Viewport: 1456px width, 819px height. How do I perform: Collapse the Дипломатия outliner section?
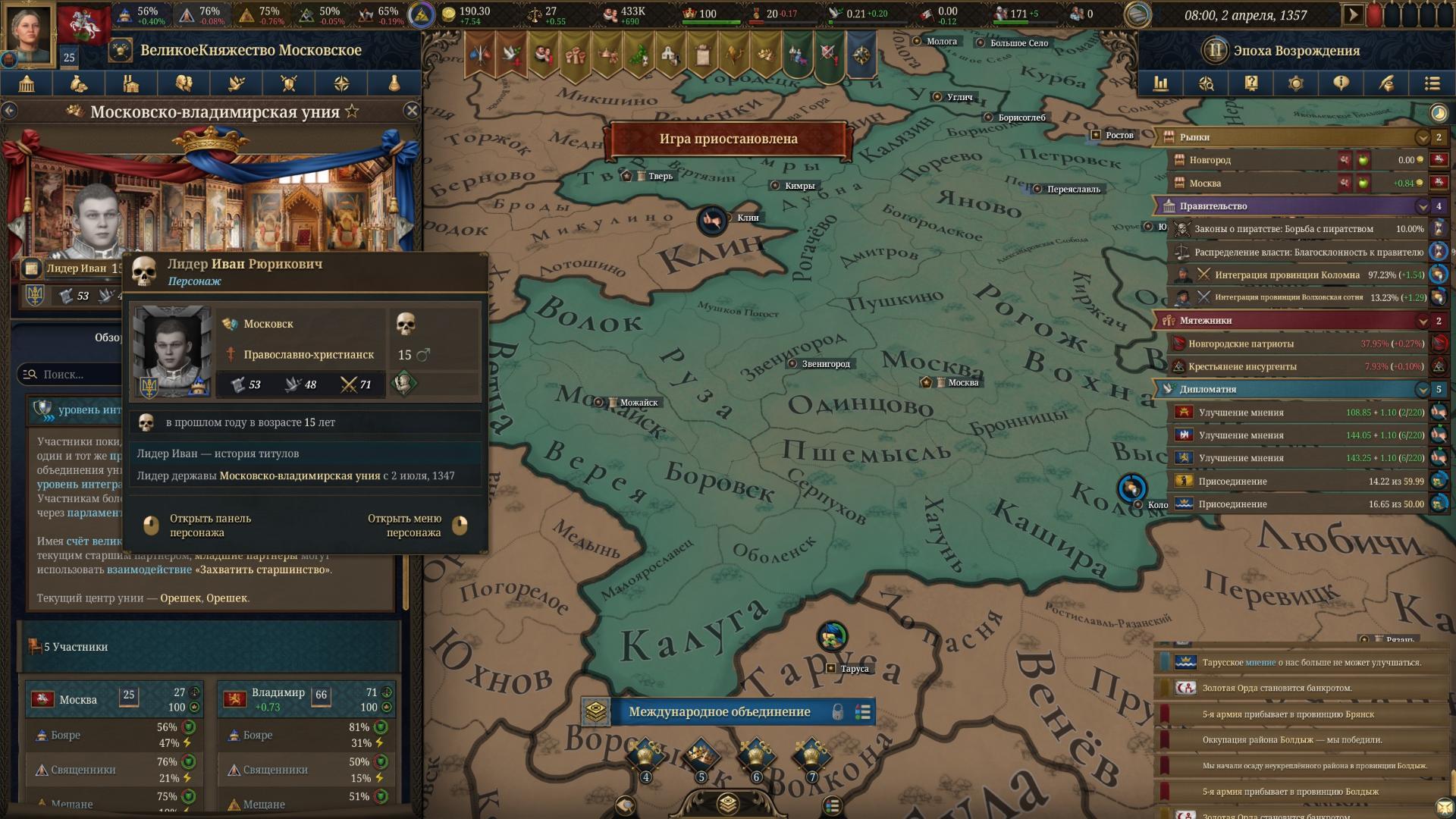(1423, 390)
